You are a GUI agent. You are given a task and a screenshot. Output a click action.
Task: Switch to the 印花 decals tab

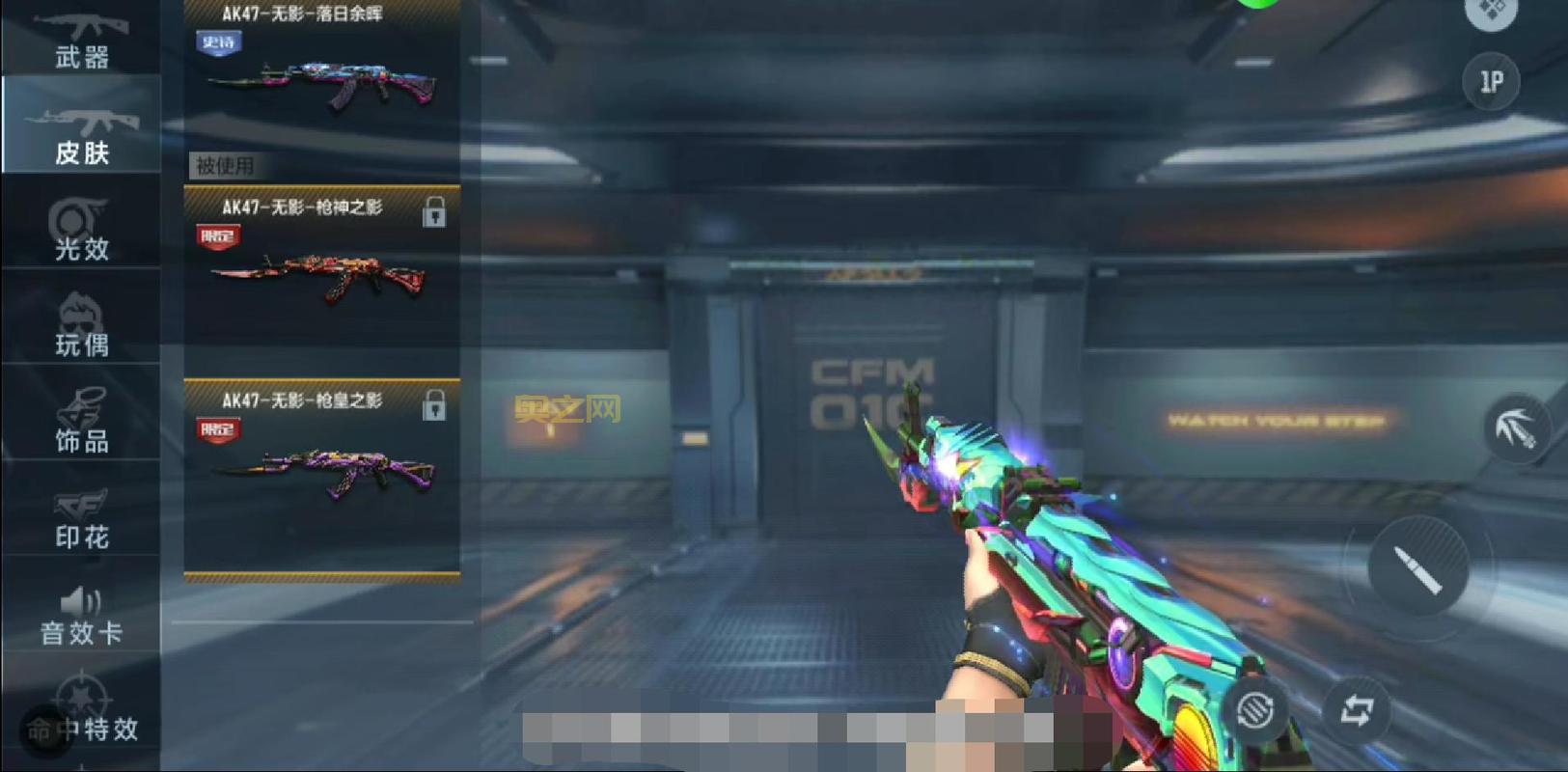coord(81,518)
